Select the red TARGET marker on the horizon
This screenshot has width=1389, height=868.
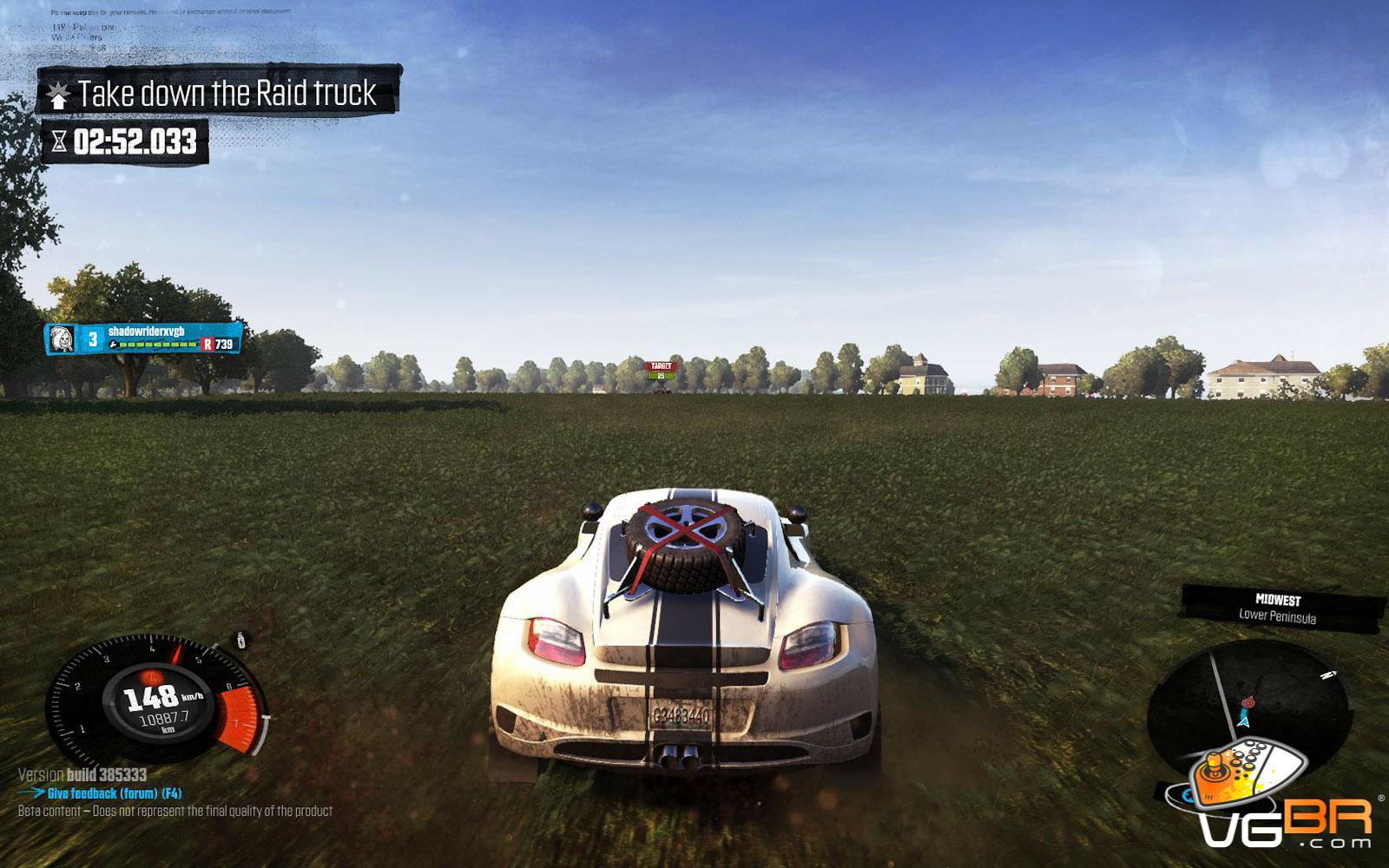tap(661, 367)
